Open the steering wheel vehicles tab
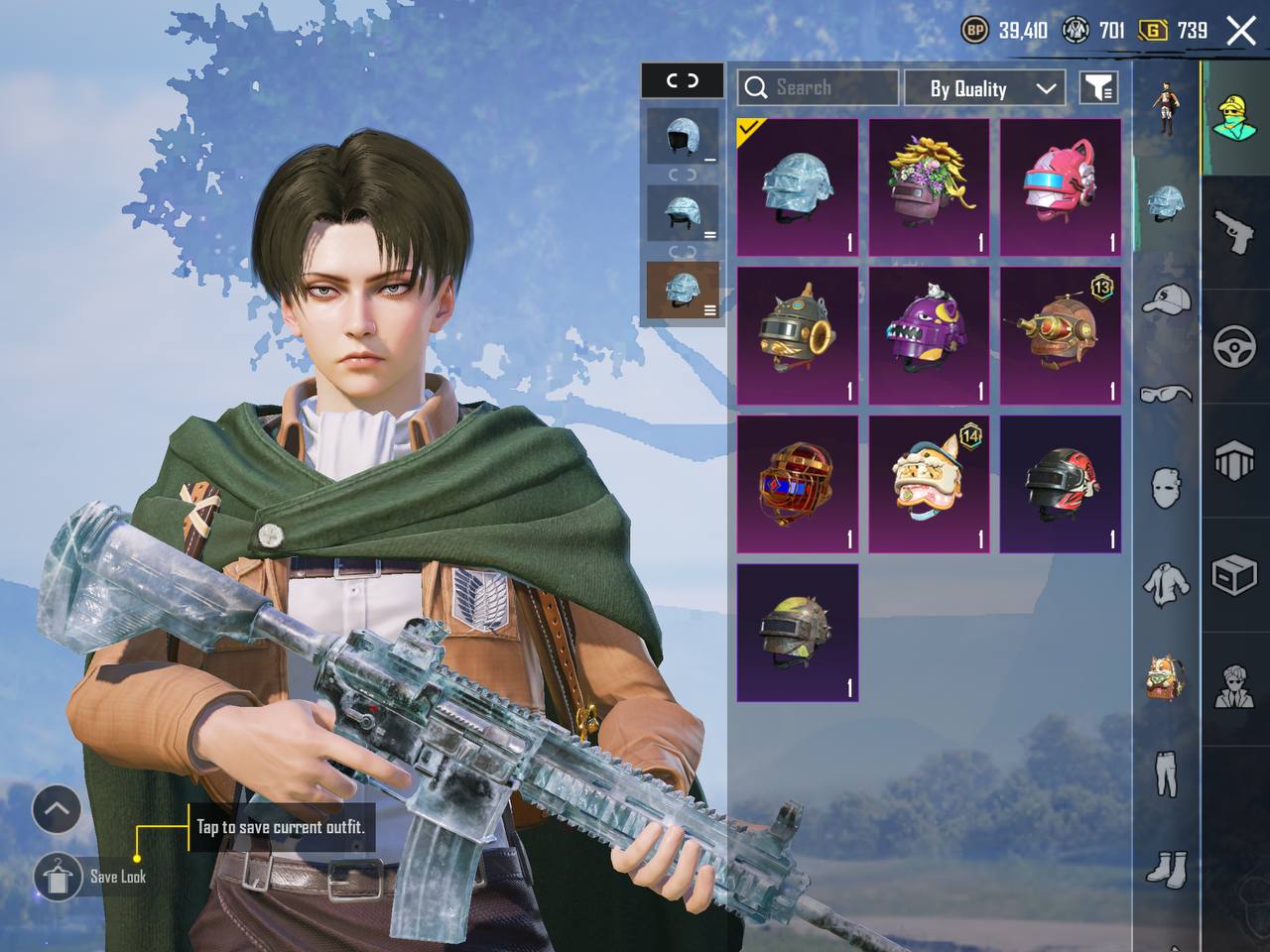The height and width of the screenshot is (952, 1270). point(1234,347)
